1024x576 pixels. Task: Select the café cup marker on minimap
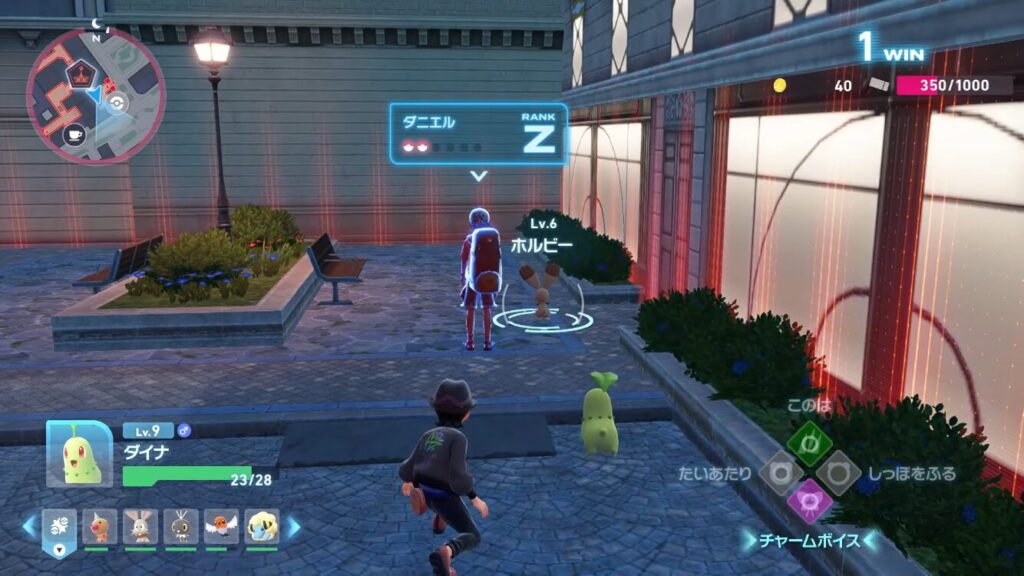74,133
